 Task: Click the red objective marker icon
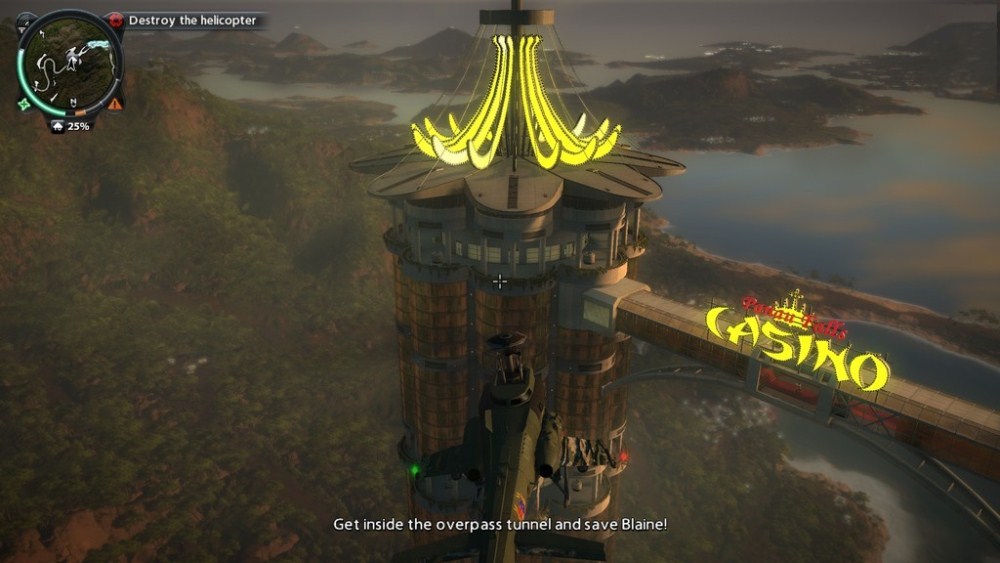point(116,20)
